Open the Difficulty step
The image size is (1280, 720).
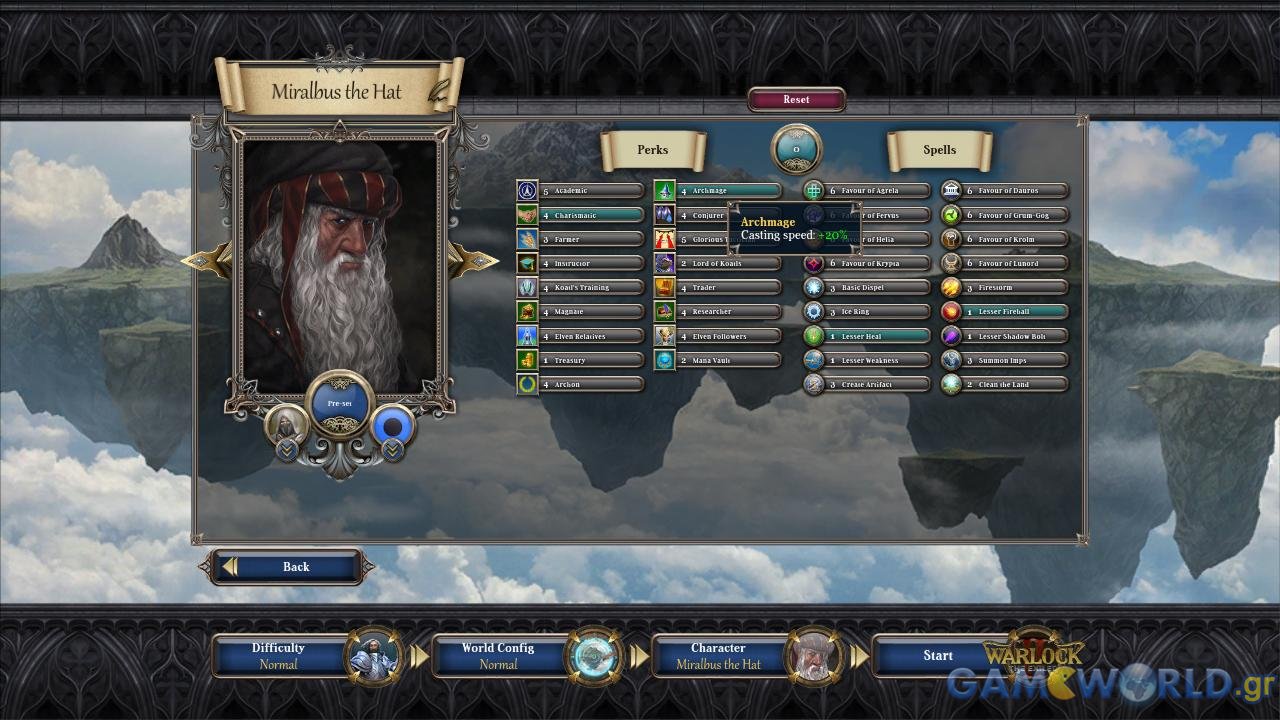(278, 656)
